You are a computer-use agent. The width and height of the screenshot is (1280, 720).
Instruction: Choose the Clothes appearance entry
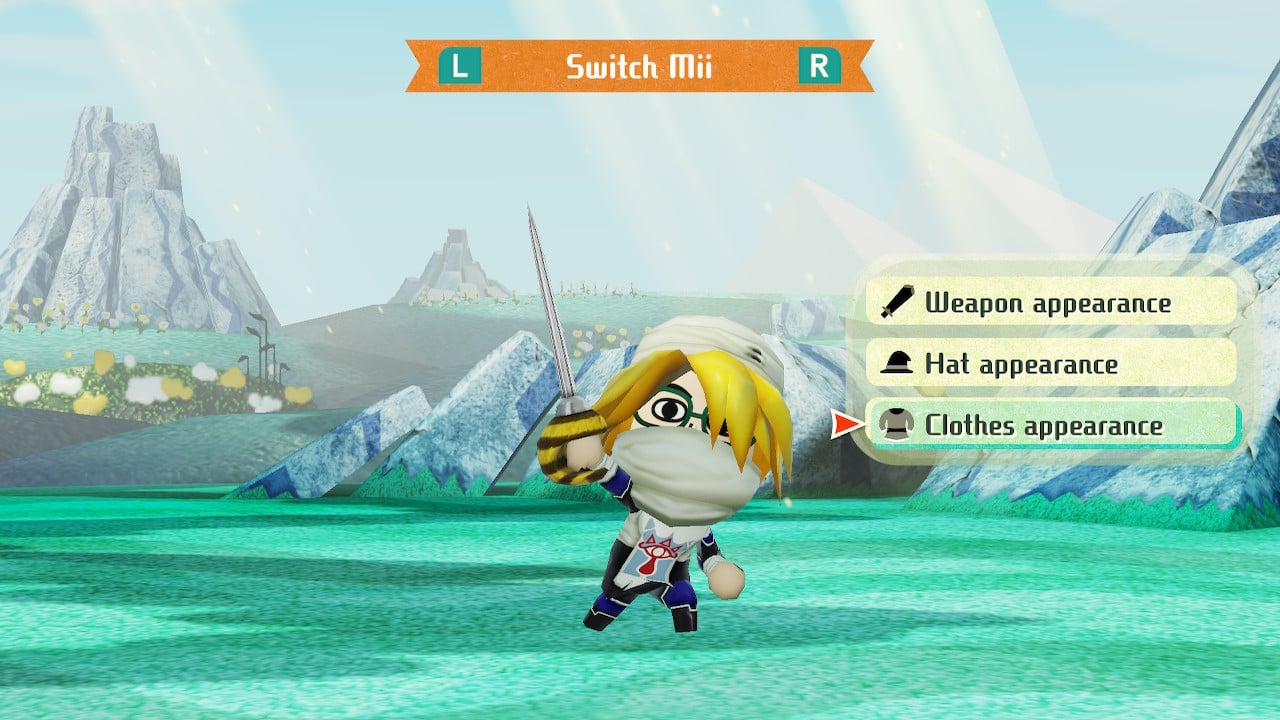point(1050,425)
